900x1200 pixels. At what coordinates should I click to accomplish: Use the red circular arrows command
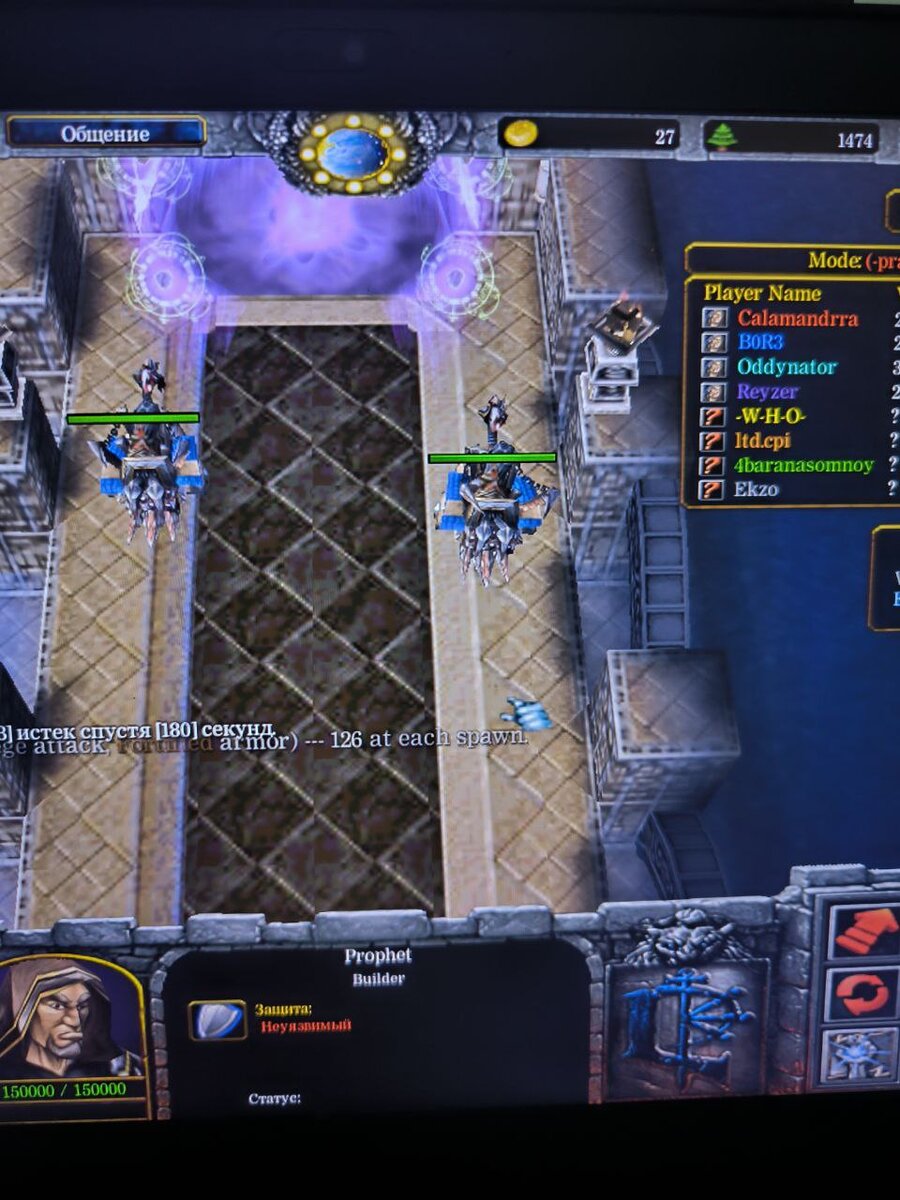point(863,994)
